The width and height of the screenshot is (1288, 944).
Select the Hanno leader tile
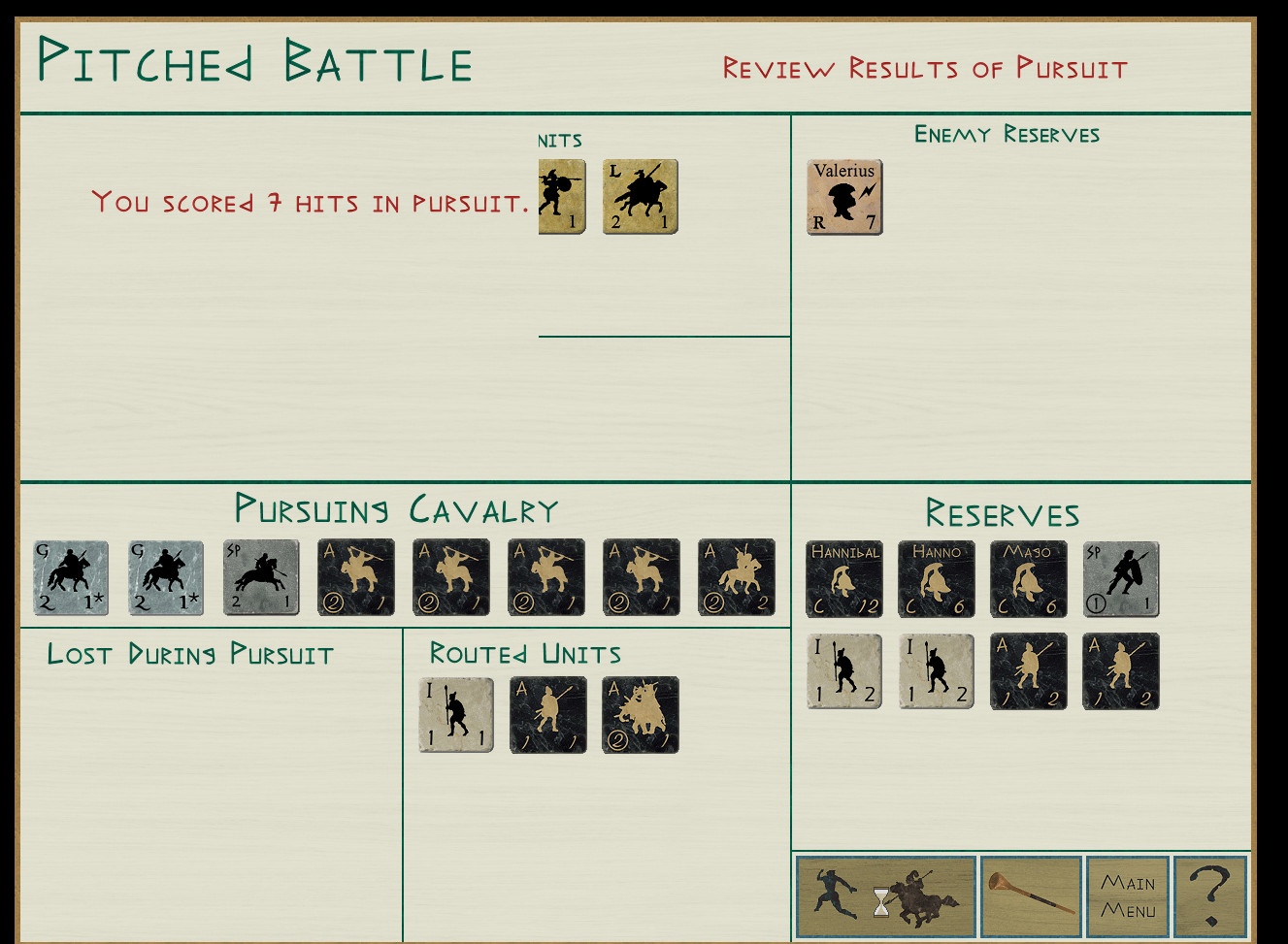[937, 579]
